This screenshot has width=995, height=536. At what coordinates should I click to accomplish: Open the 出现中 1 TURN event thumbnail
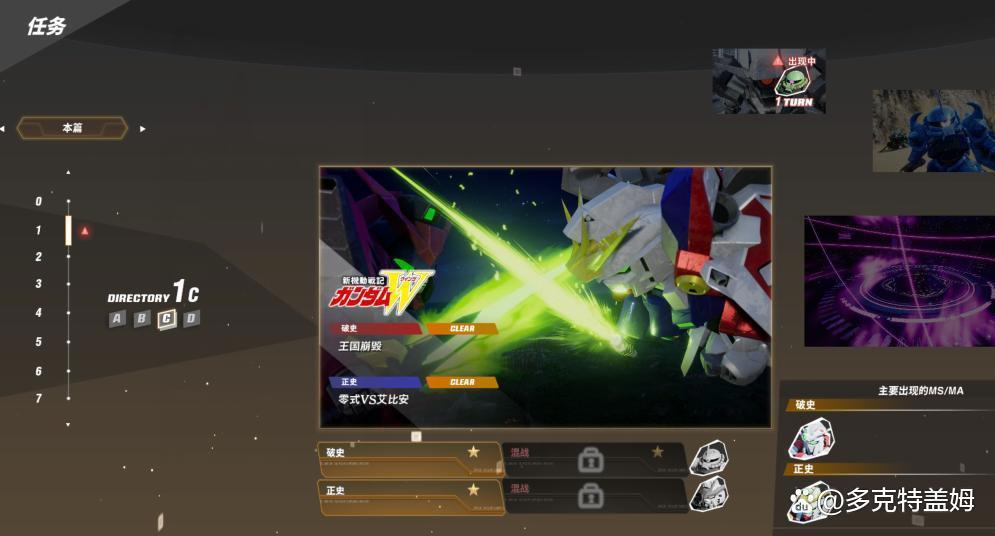pyautogui.click(x=768, y=81)
